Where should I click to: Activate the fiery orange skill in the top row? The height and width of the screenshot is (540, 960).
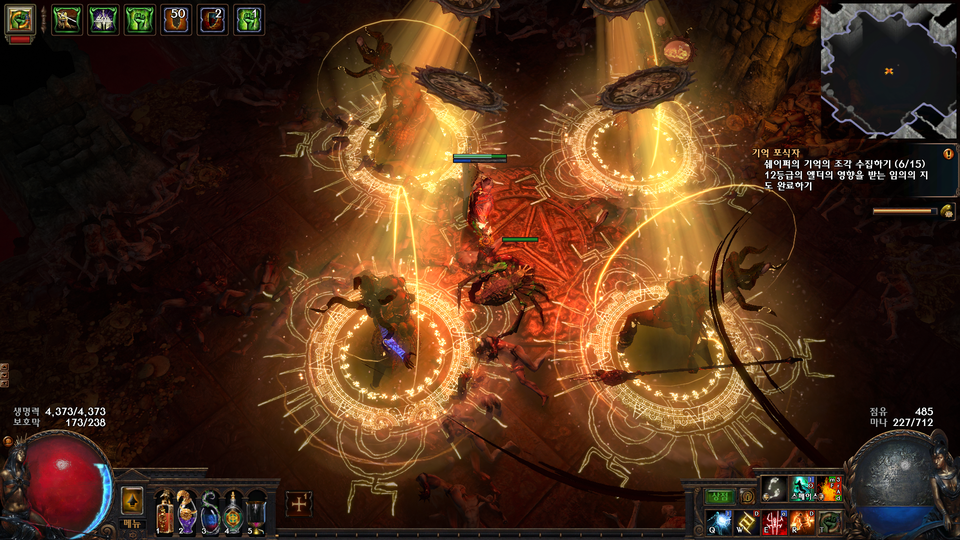pos(830,488)
